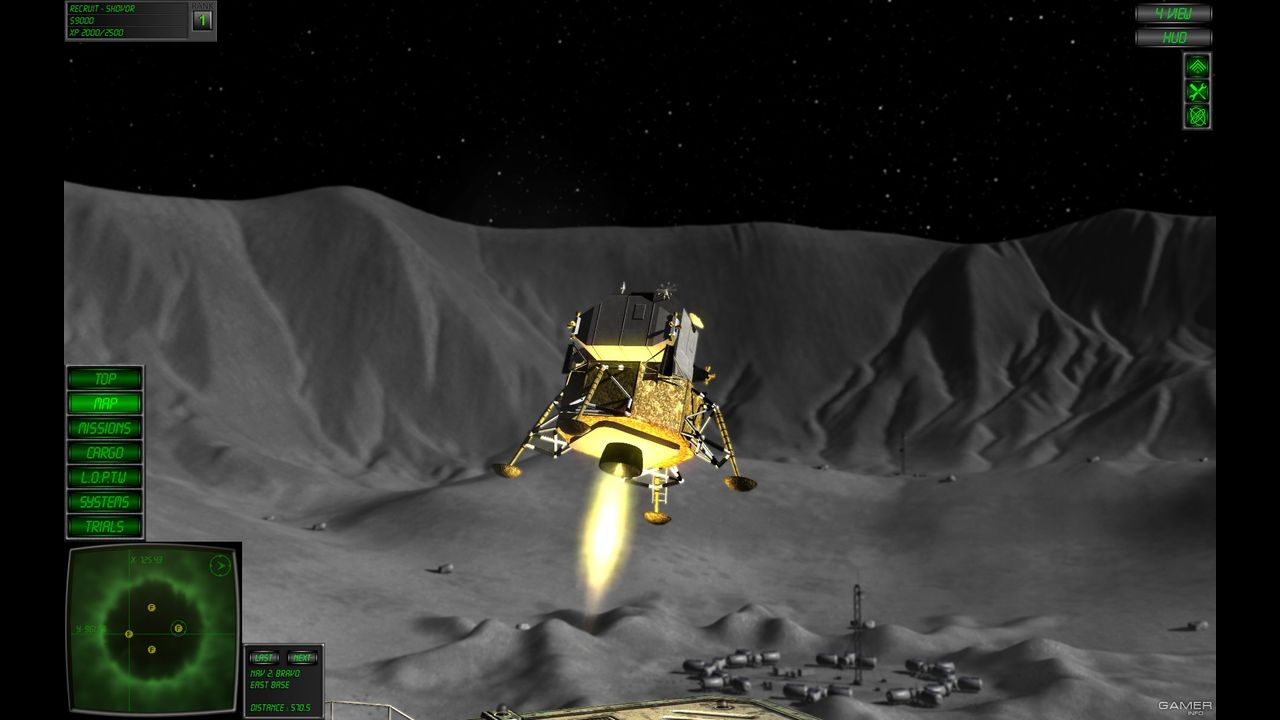View the SYSTEMS panel

tap(105, 501)
